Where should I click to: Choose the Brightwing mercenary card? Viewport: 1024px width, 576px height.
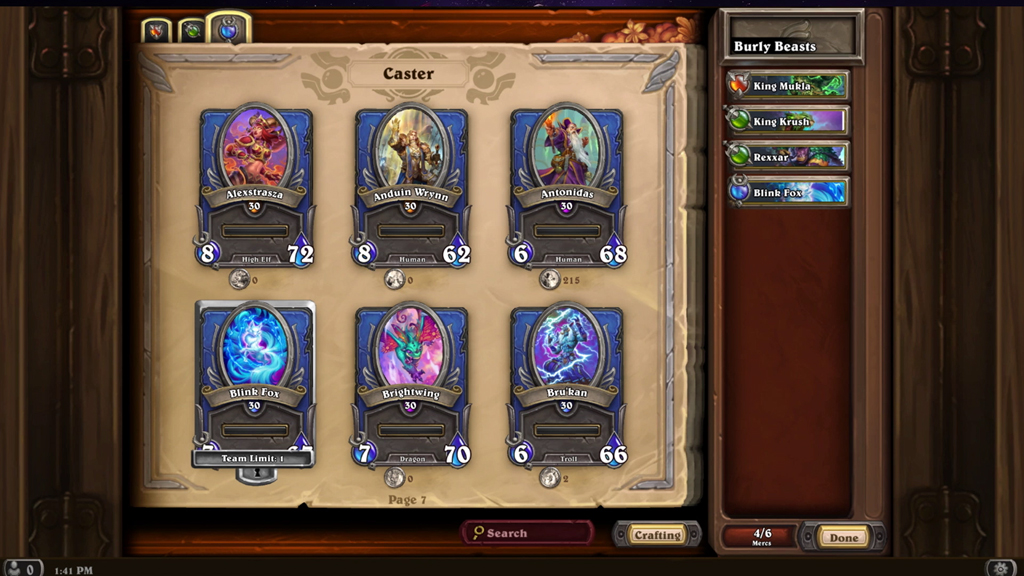click(410, 385)
